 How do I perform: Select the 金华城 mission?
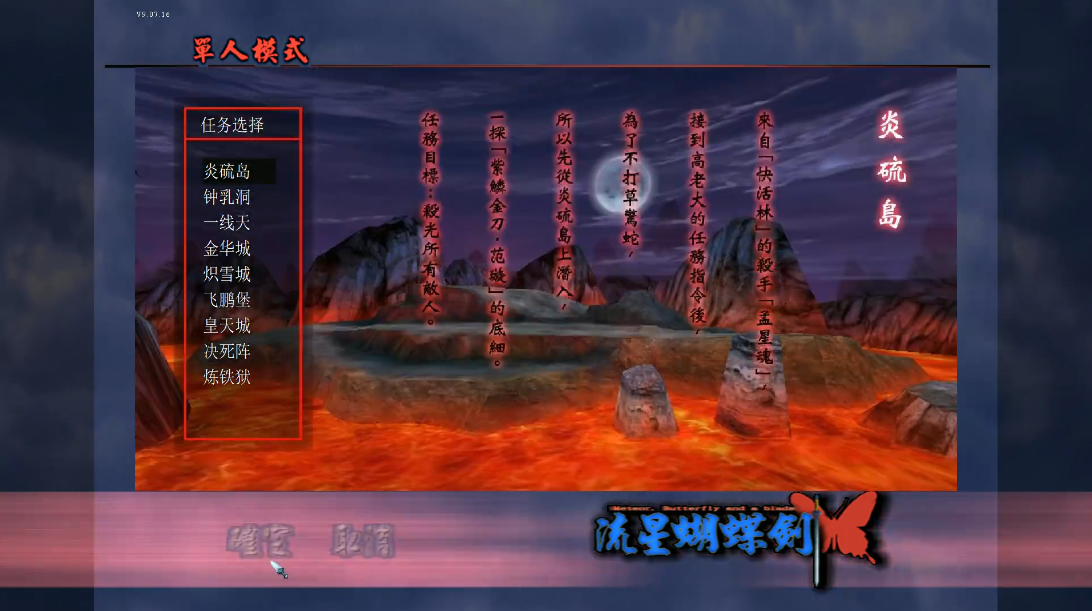(227, 249)
